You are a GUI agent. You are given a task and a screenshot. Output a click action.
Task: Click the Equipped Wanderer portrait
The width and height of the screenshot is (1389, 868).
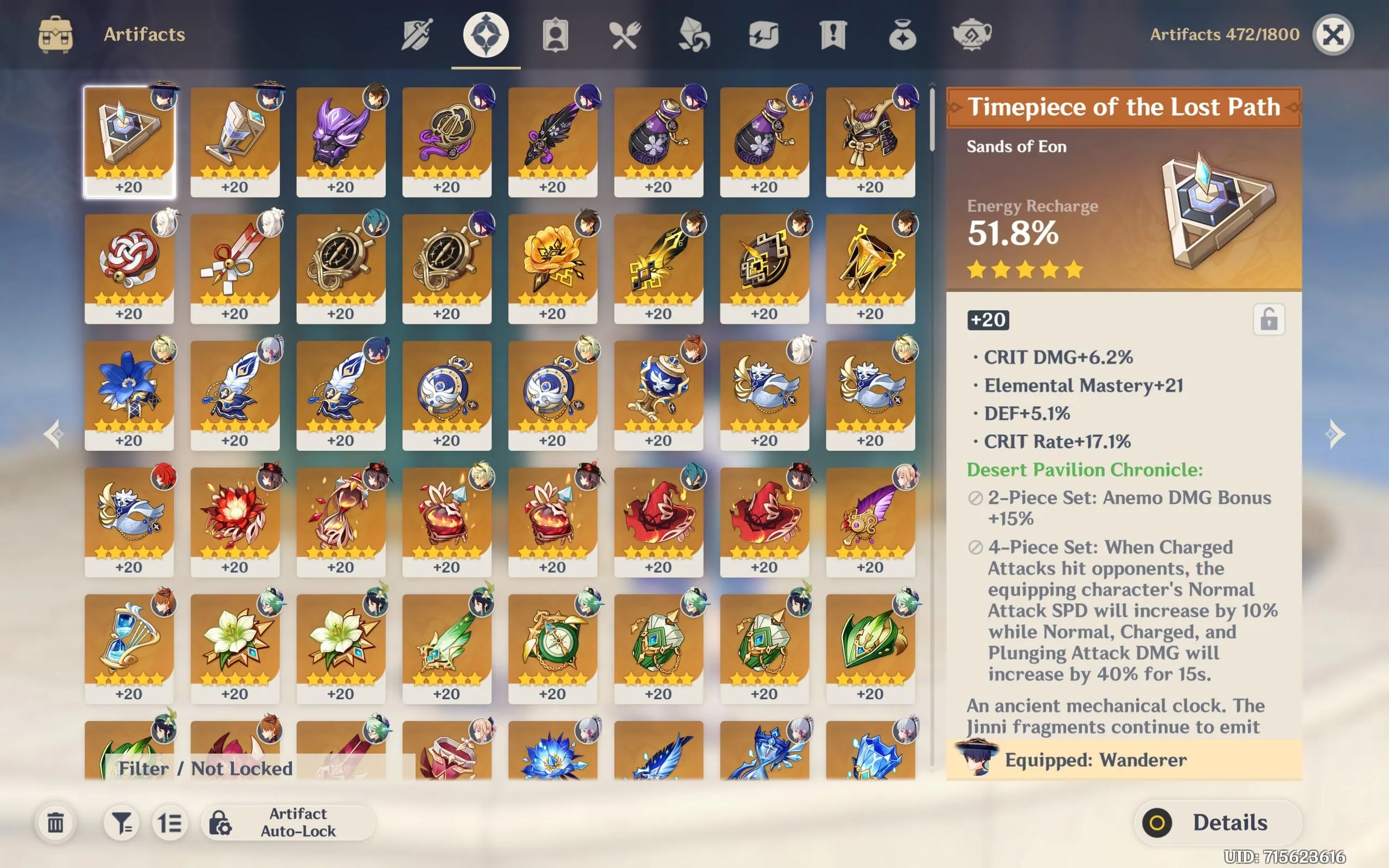980,762
